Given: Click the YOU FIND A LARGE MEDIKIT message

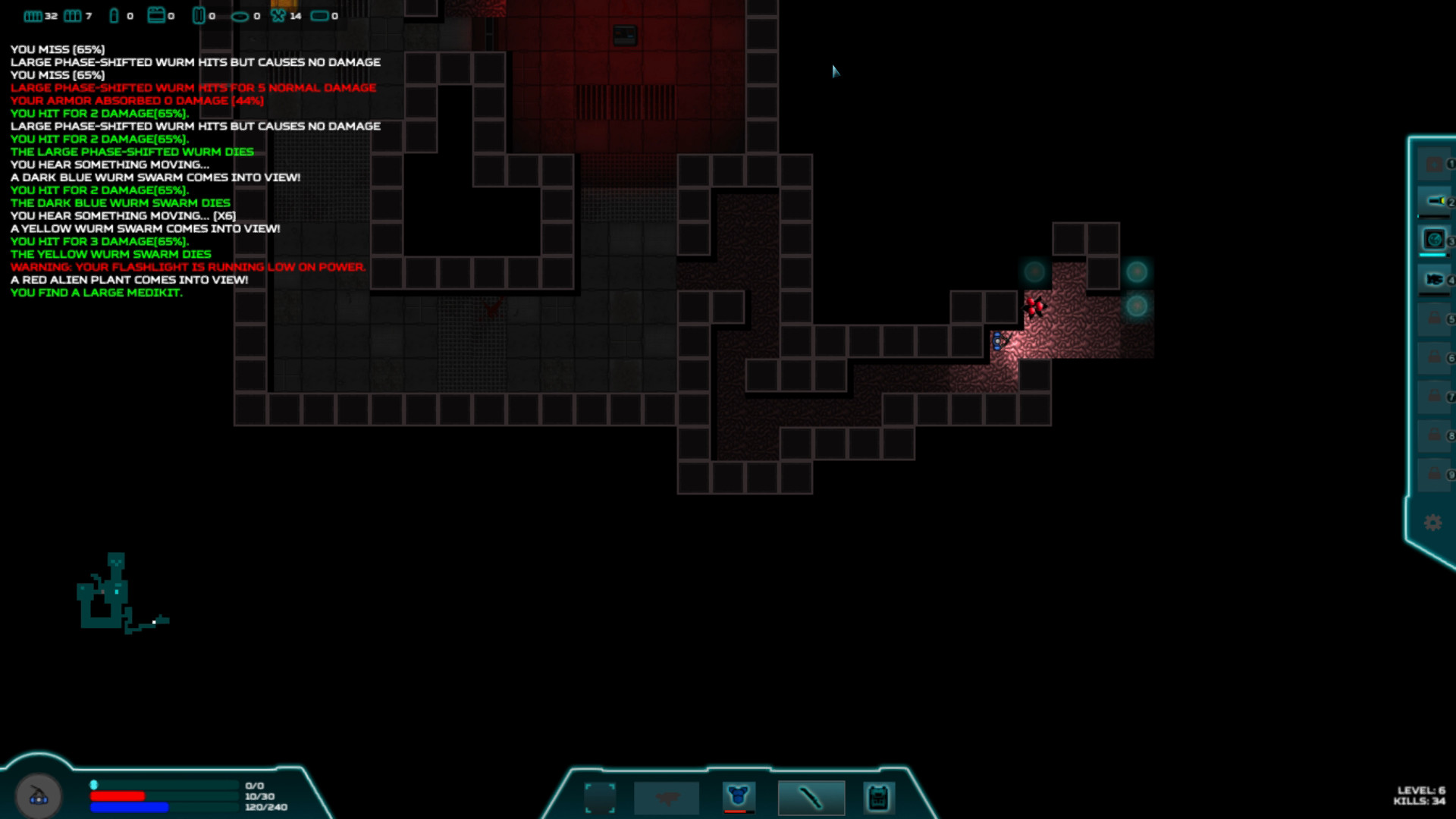Looking at the screenshot, I should [96, 292].
